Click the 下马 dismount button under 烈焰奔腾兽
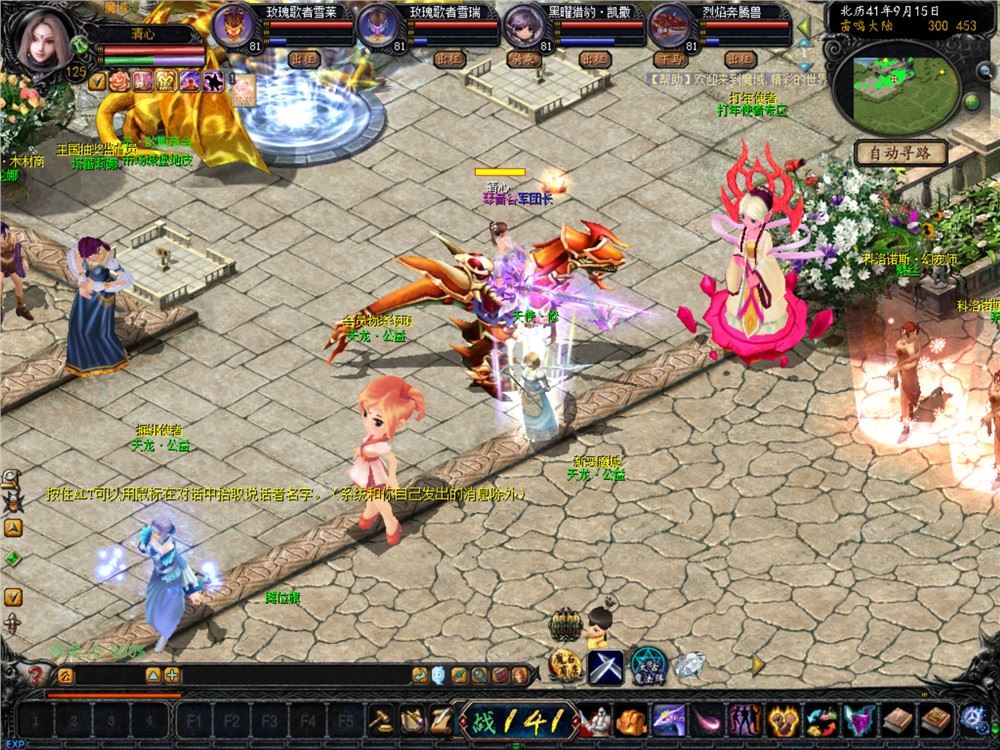 (x=669, y=59)
